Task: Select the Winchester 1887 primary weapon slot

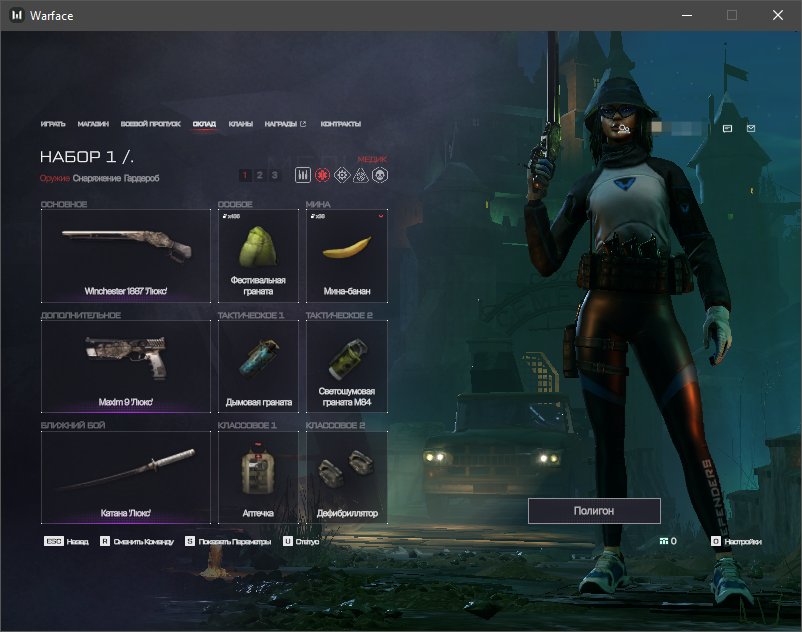Action: [126, 256]
